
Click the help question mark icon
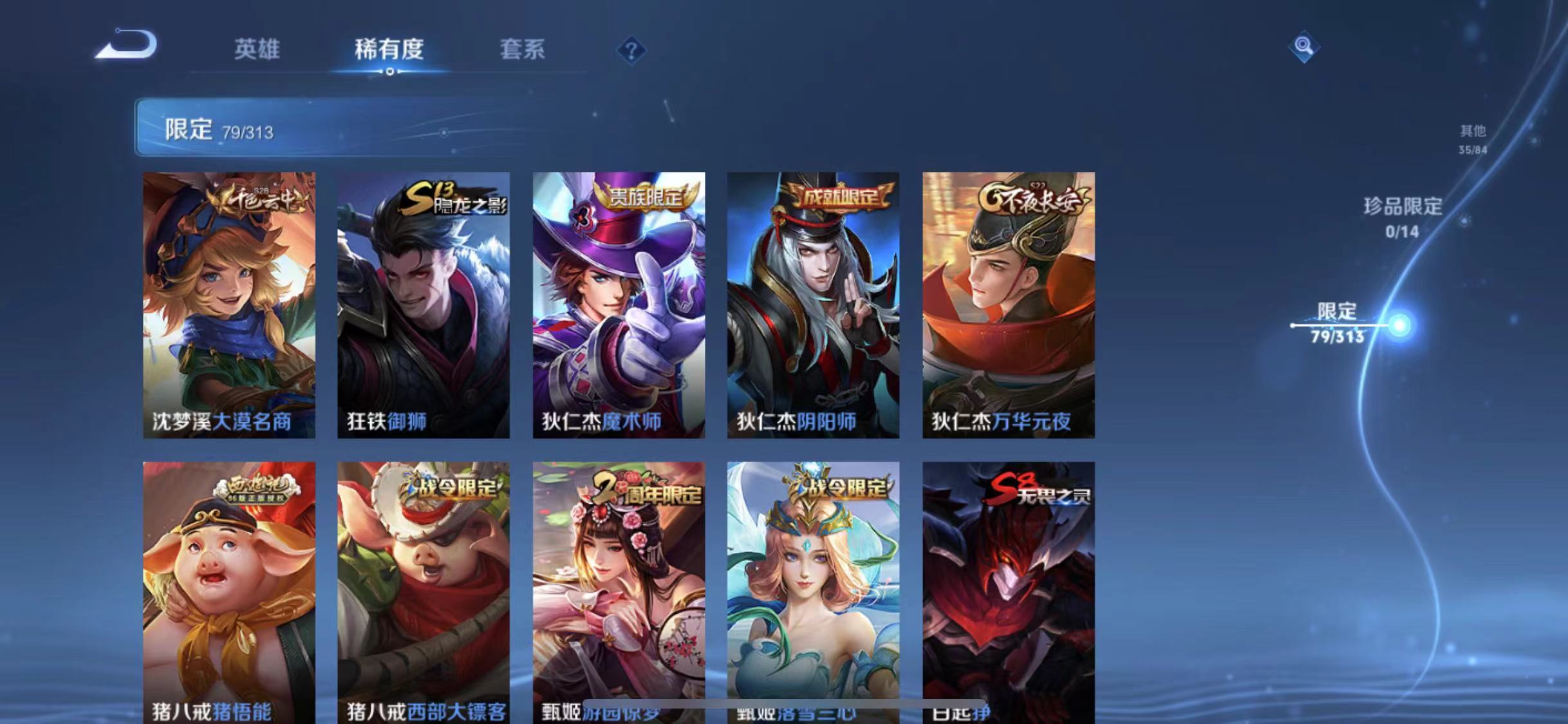633,50
